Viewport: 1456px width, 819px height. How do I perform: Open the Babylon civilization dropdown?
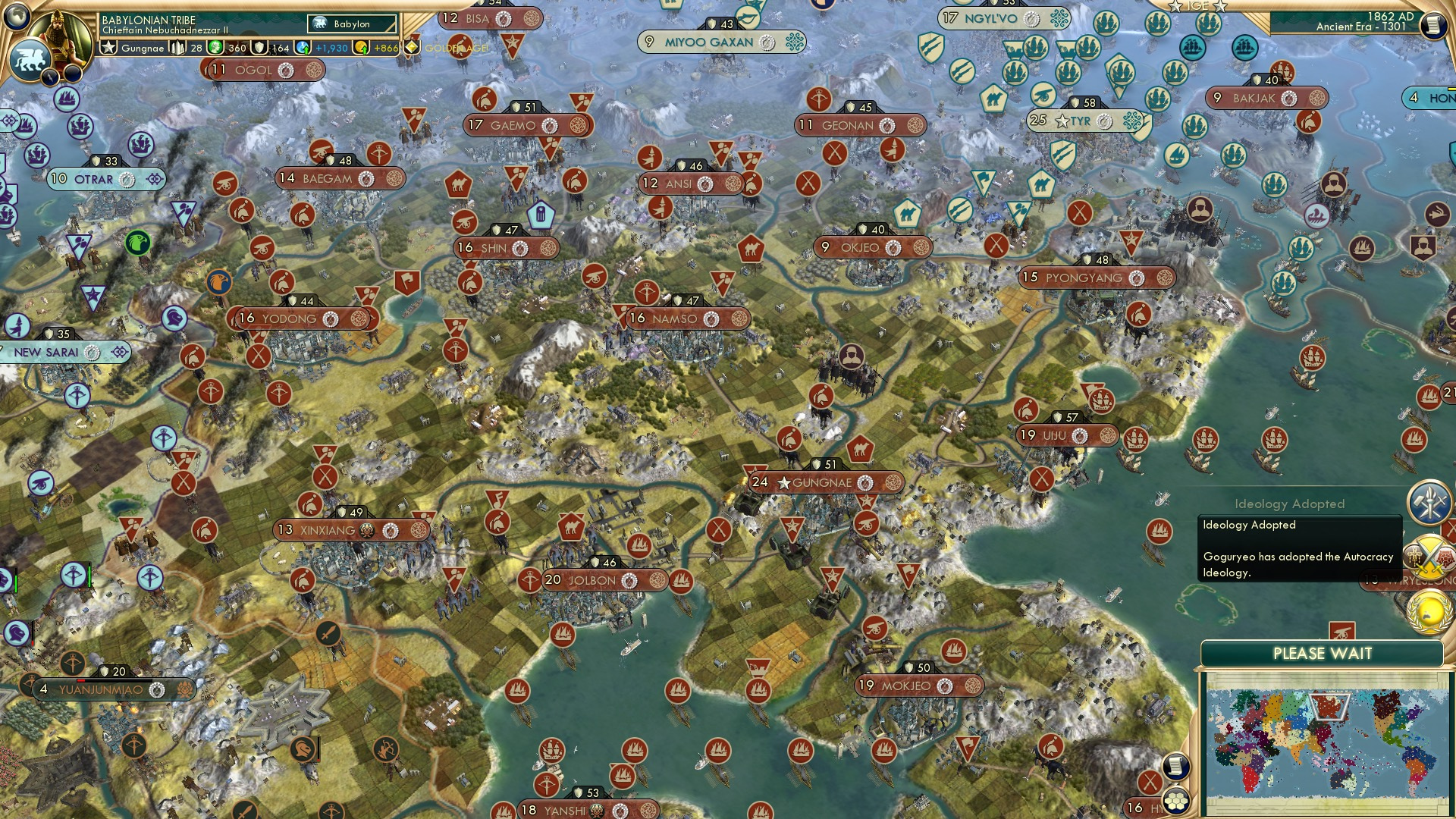[x=350, y=24]
